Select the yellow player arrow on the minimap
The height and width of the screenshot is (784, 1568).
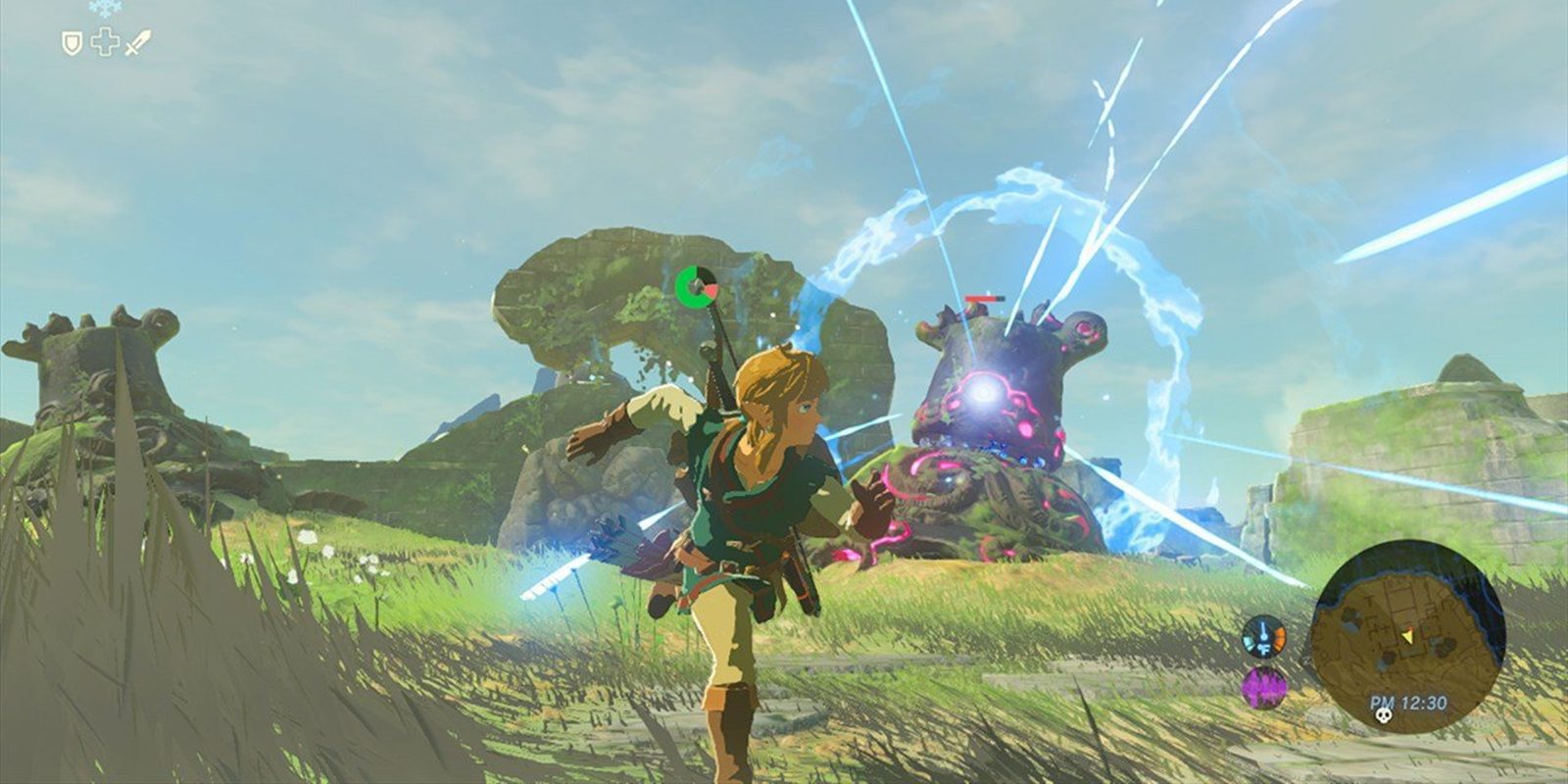[x=1408, y=636]
